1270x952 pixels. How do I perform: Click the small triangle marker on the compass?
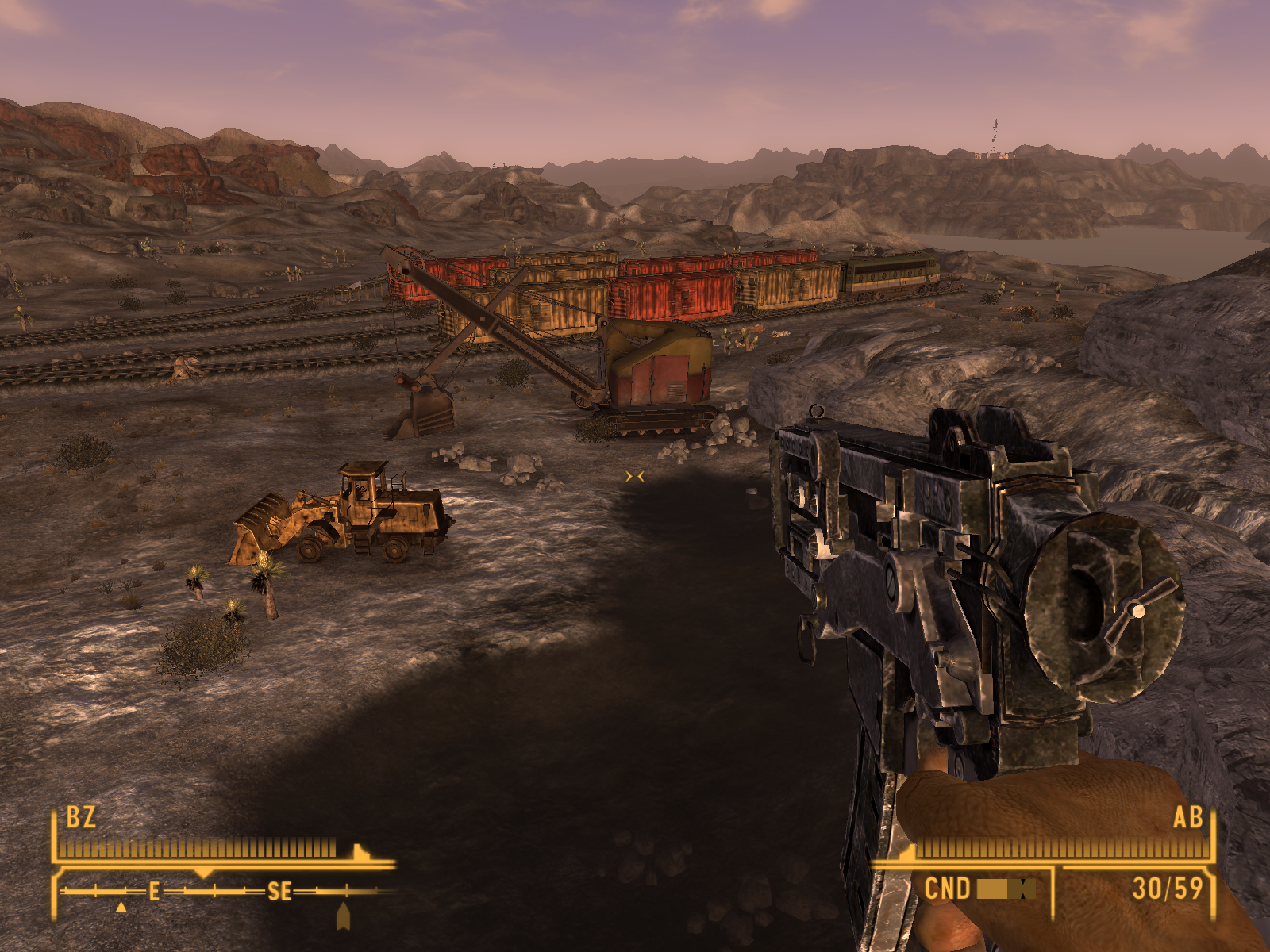tap(121, 907)
